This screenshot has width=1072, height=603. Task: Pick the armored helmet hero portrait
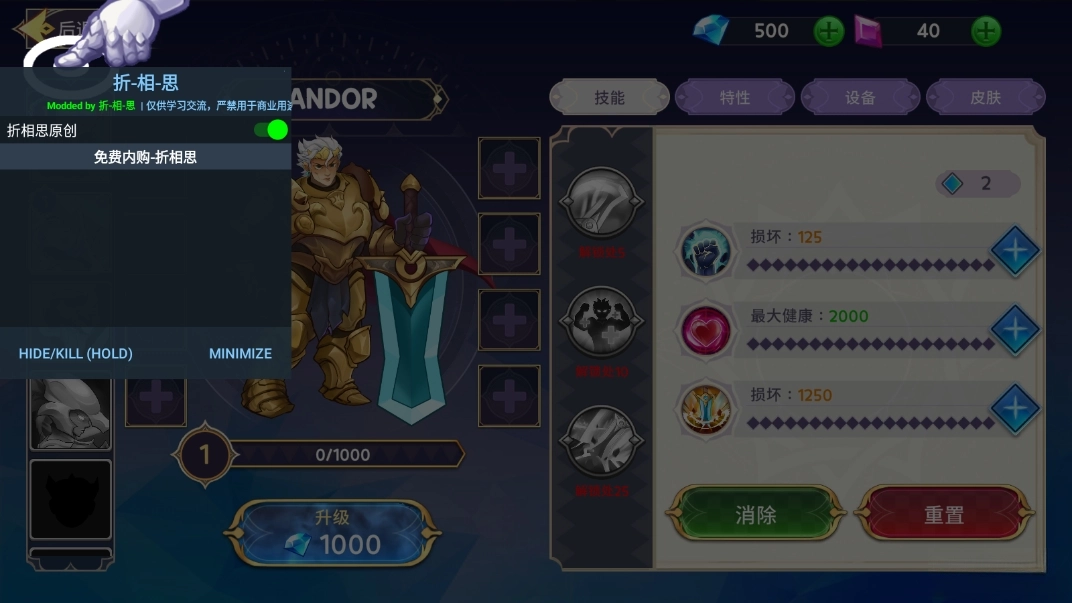[x=70, y=414]
